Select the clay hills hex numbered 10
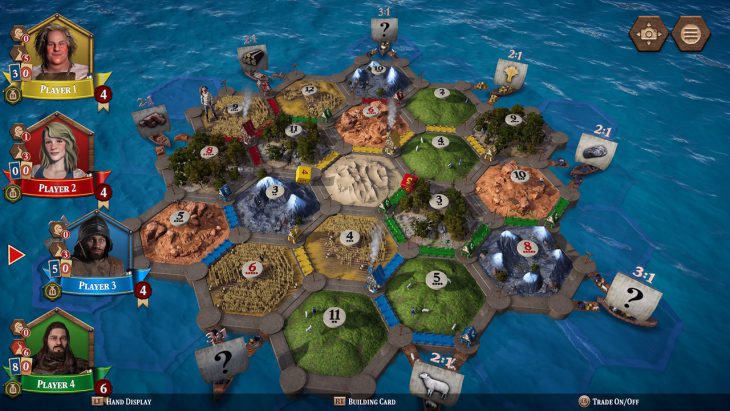This screenshot has width=730, height=411. [516, 181]
